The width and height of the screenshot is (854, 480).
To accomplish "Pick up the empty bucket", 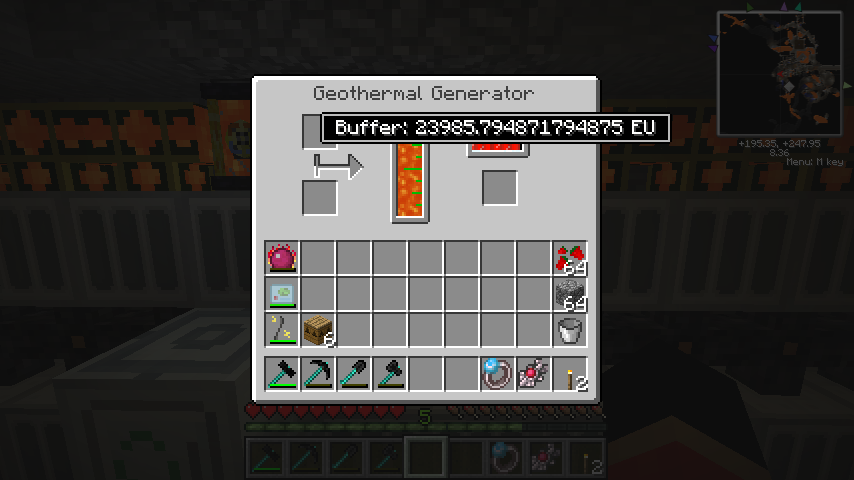I will [570, 331].
